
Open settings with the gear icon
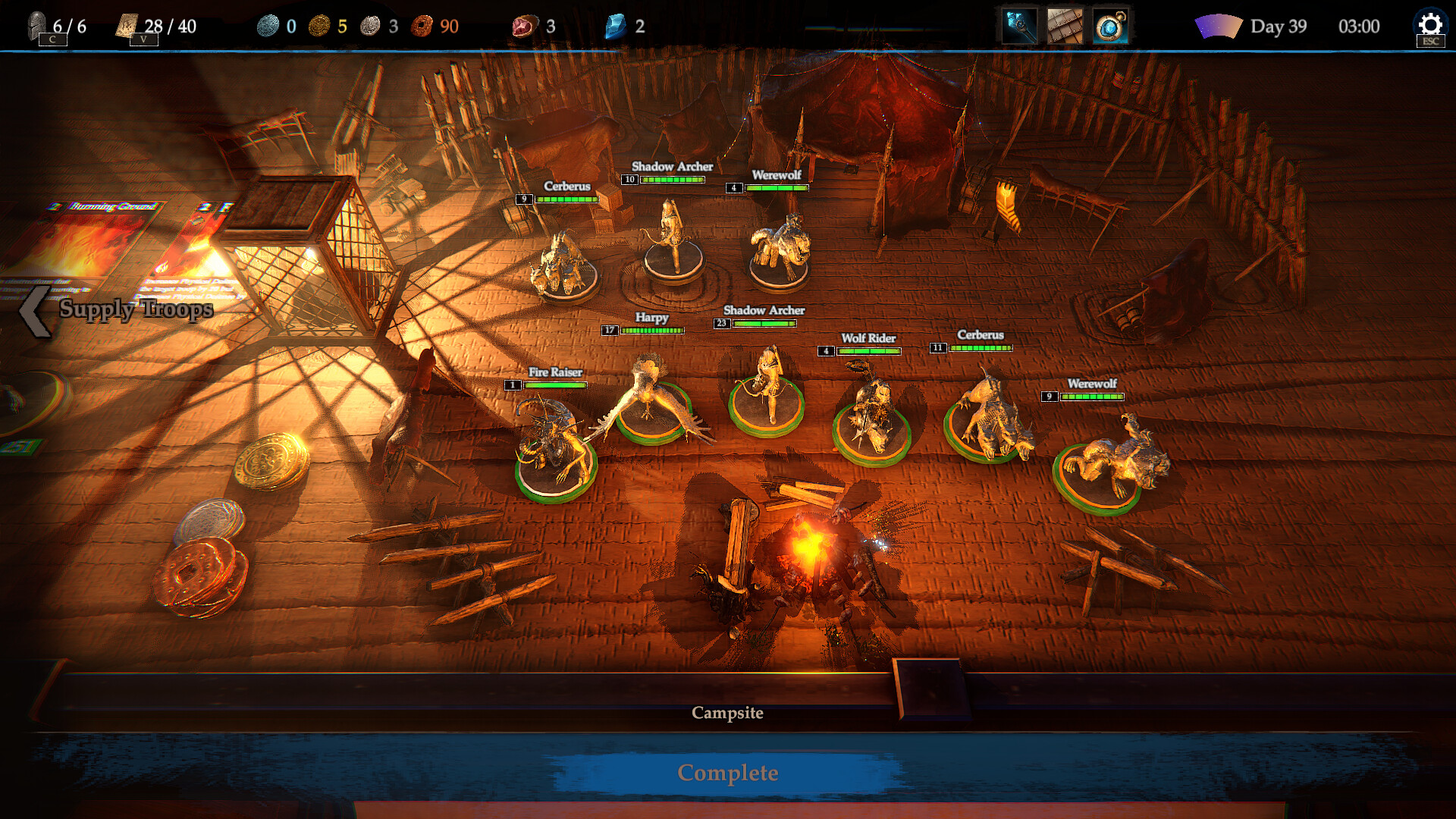coord(1430,25)
